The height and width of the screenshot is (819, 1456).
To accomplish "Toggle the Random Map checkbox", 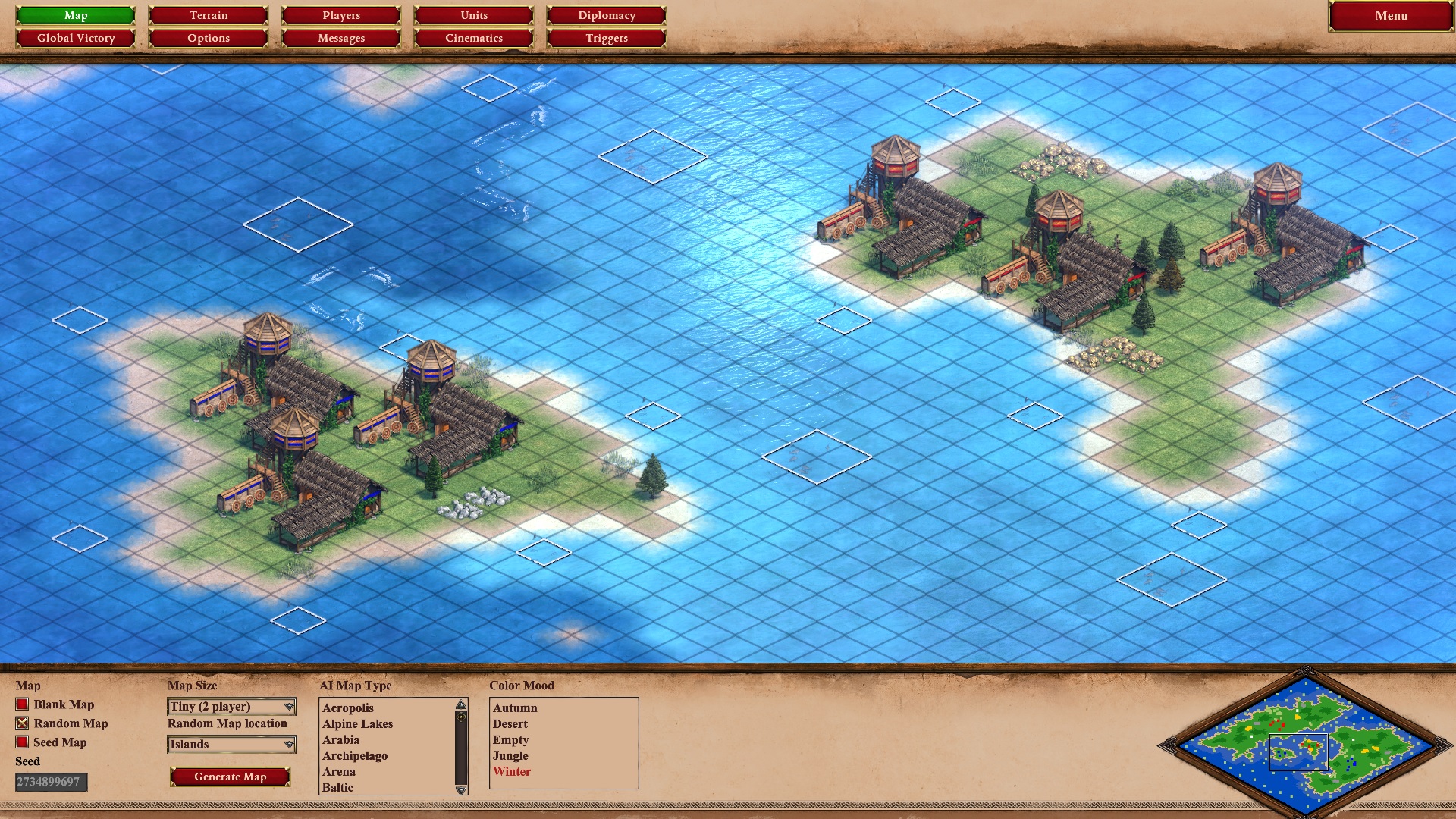I will pyautogui.click(x=22, y=723).
